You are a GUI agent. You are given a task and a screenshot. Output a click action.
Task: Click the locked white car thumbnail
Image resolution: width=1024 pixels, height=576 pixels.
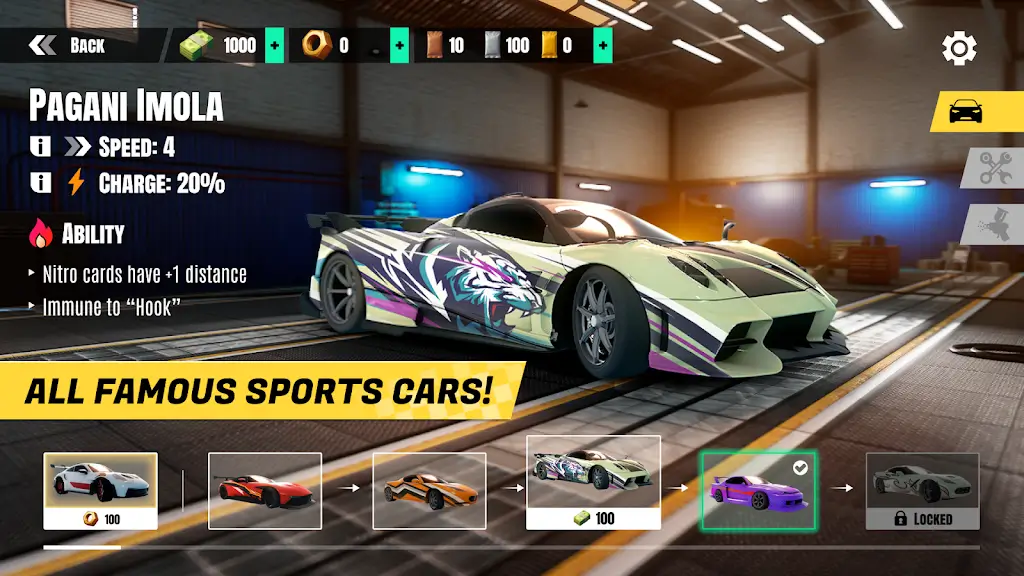pos(922,490)
